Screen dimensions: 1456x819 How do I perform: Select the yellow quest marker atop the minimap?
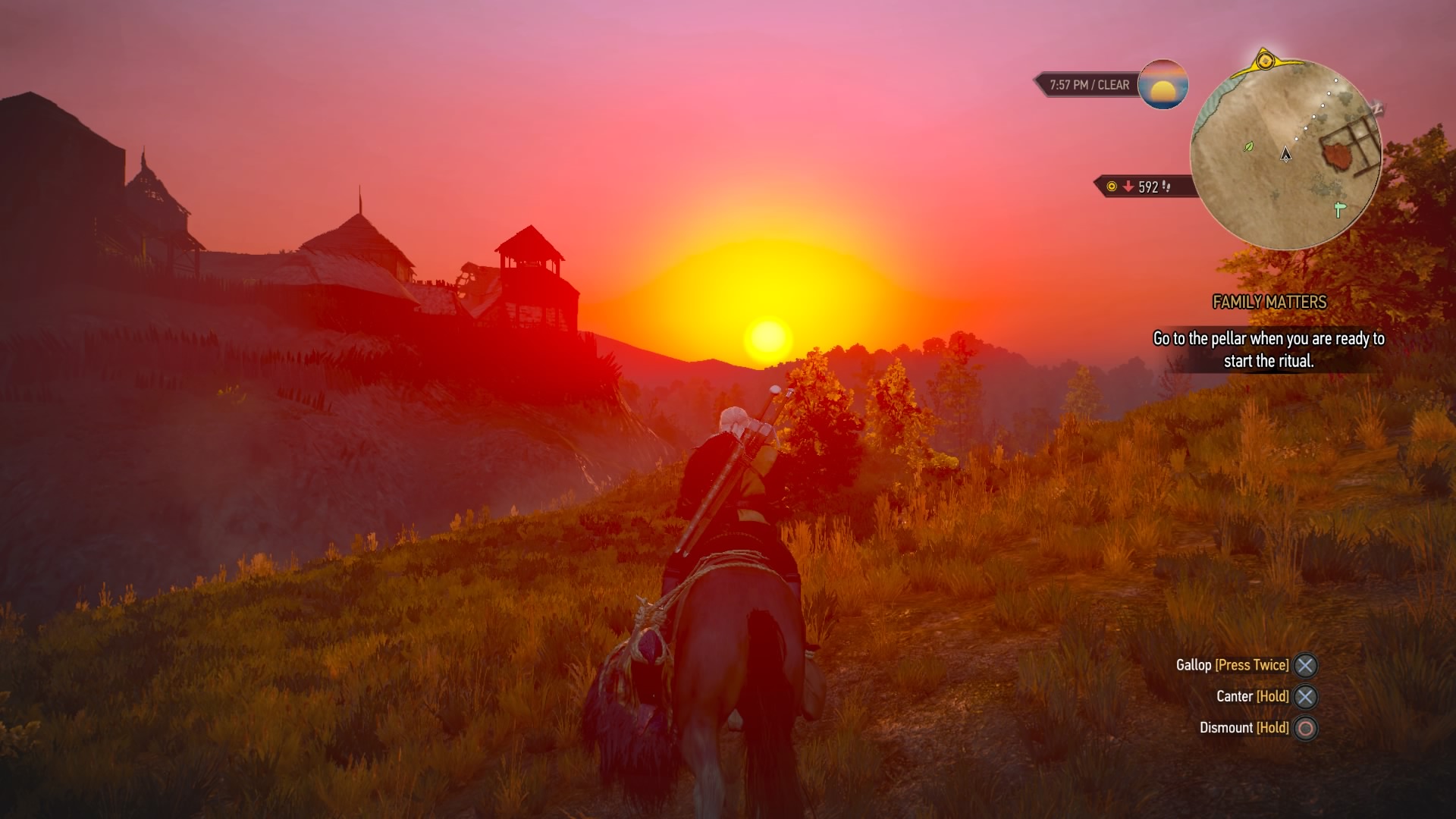1266,61
